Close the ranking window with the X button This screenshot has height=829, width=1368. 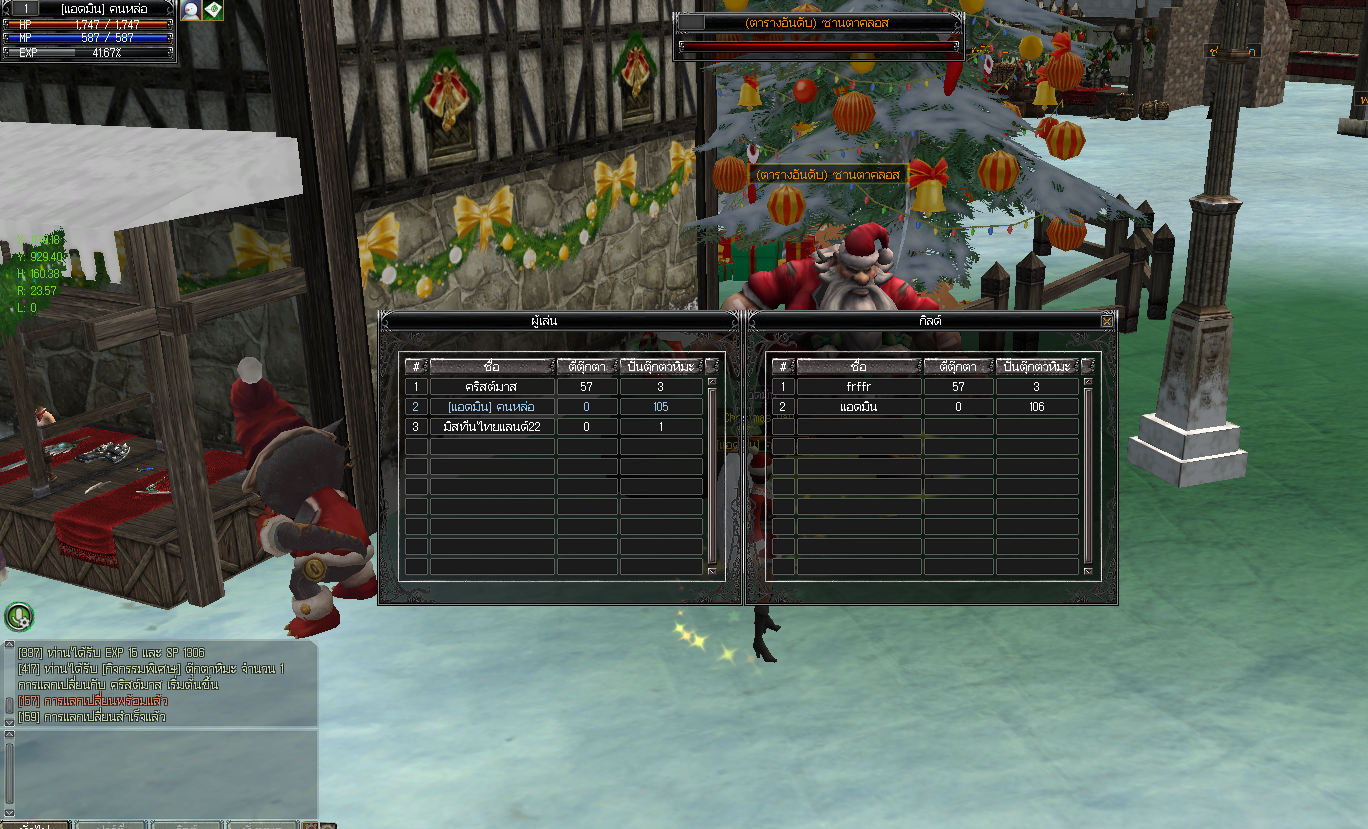1106,321
